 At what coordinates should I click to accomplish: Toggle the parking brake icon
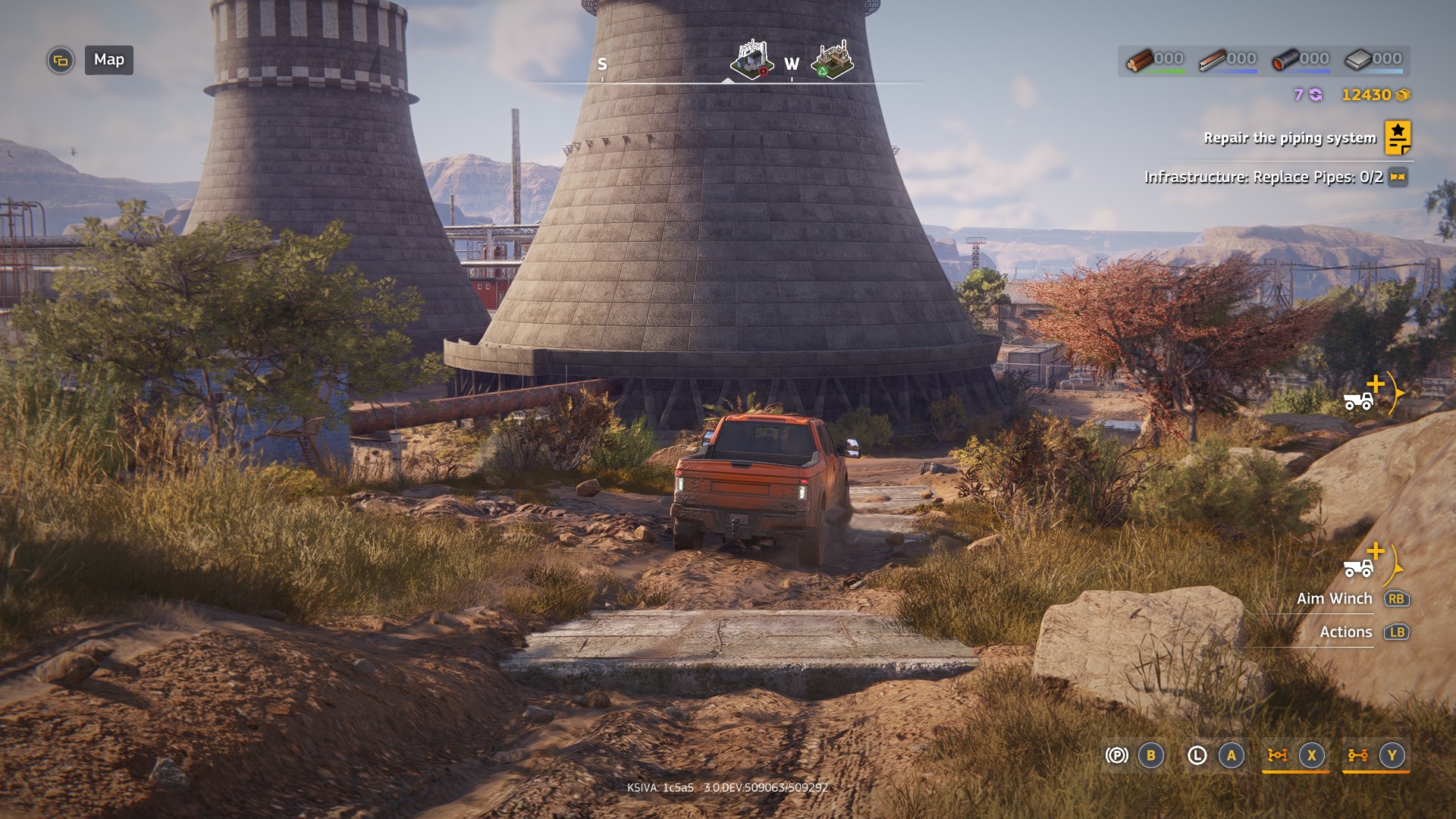1116,755
